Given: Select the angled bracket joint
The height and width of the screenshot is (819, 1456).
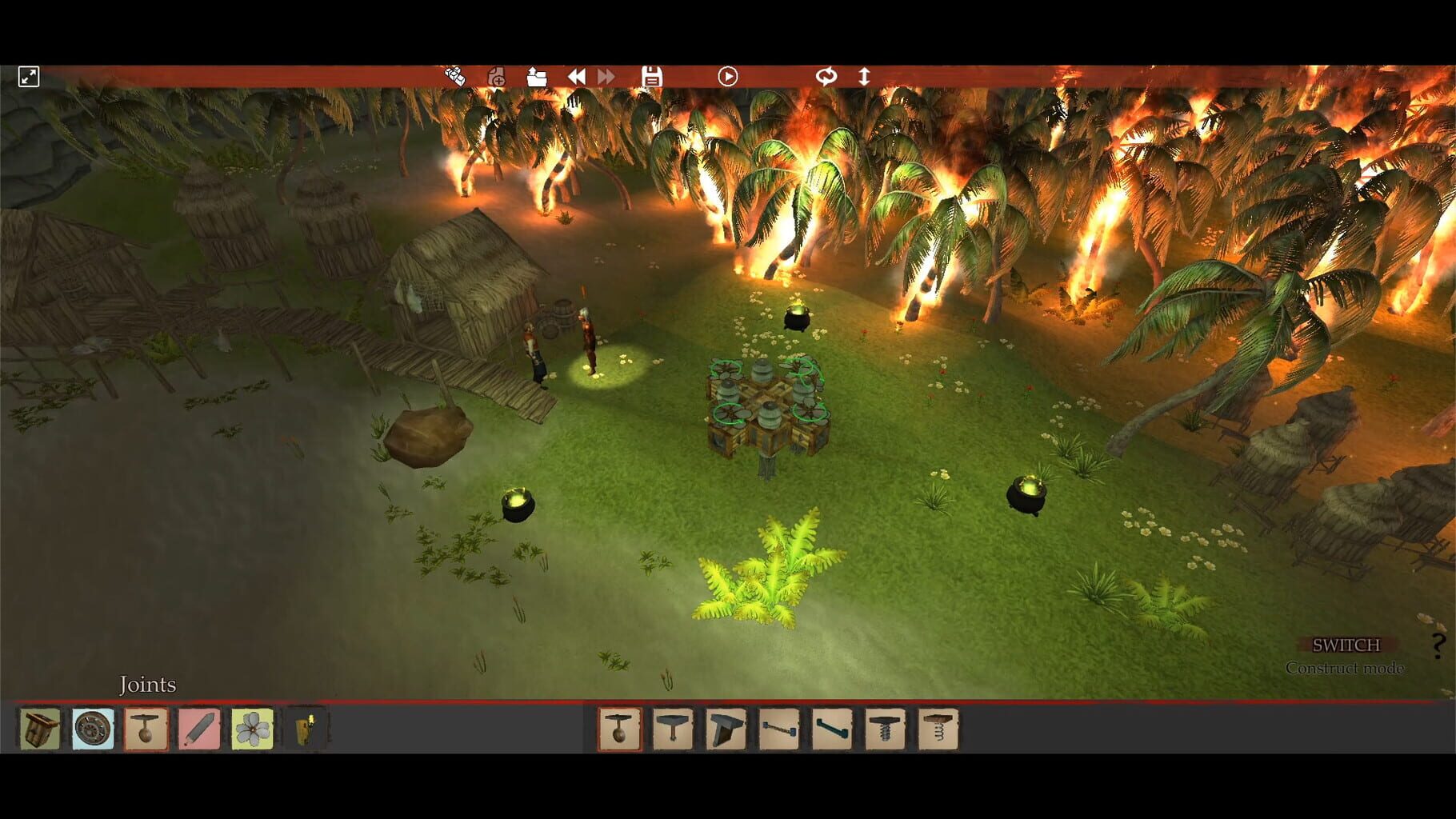Looking at the screenshot, I should (x=728, y=730).
